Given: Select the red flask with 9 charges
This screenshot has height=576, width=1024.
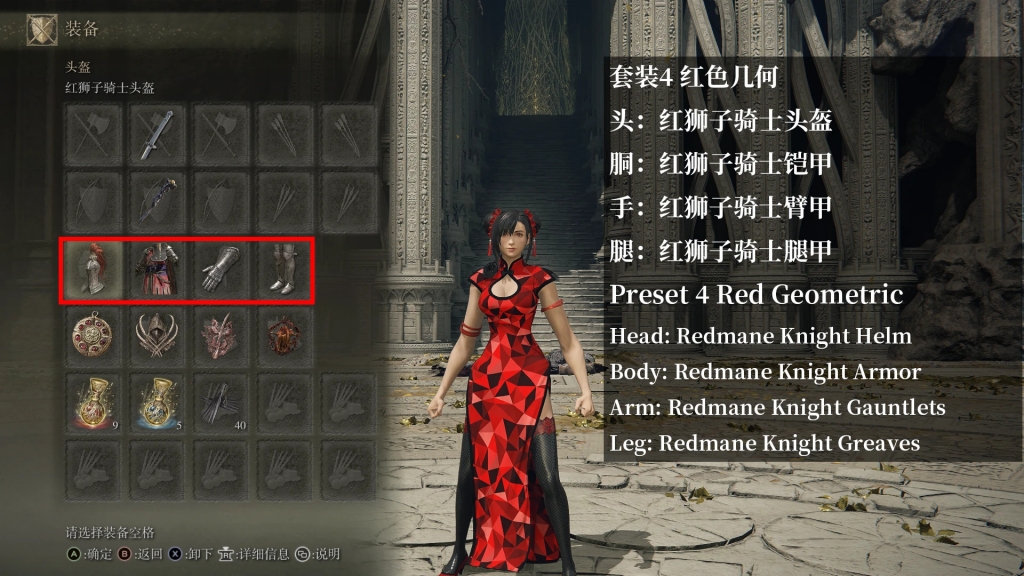Looking at the screenshot, I should [92, 404].
